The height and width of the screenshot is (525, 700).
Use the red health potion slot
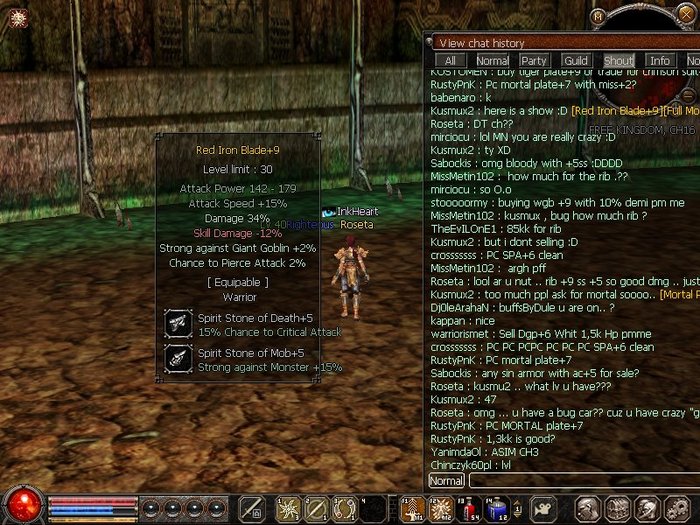470,508
